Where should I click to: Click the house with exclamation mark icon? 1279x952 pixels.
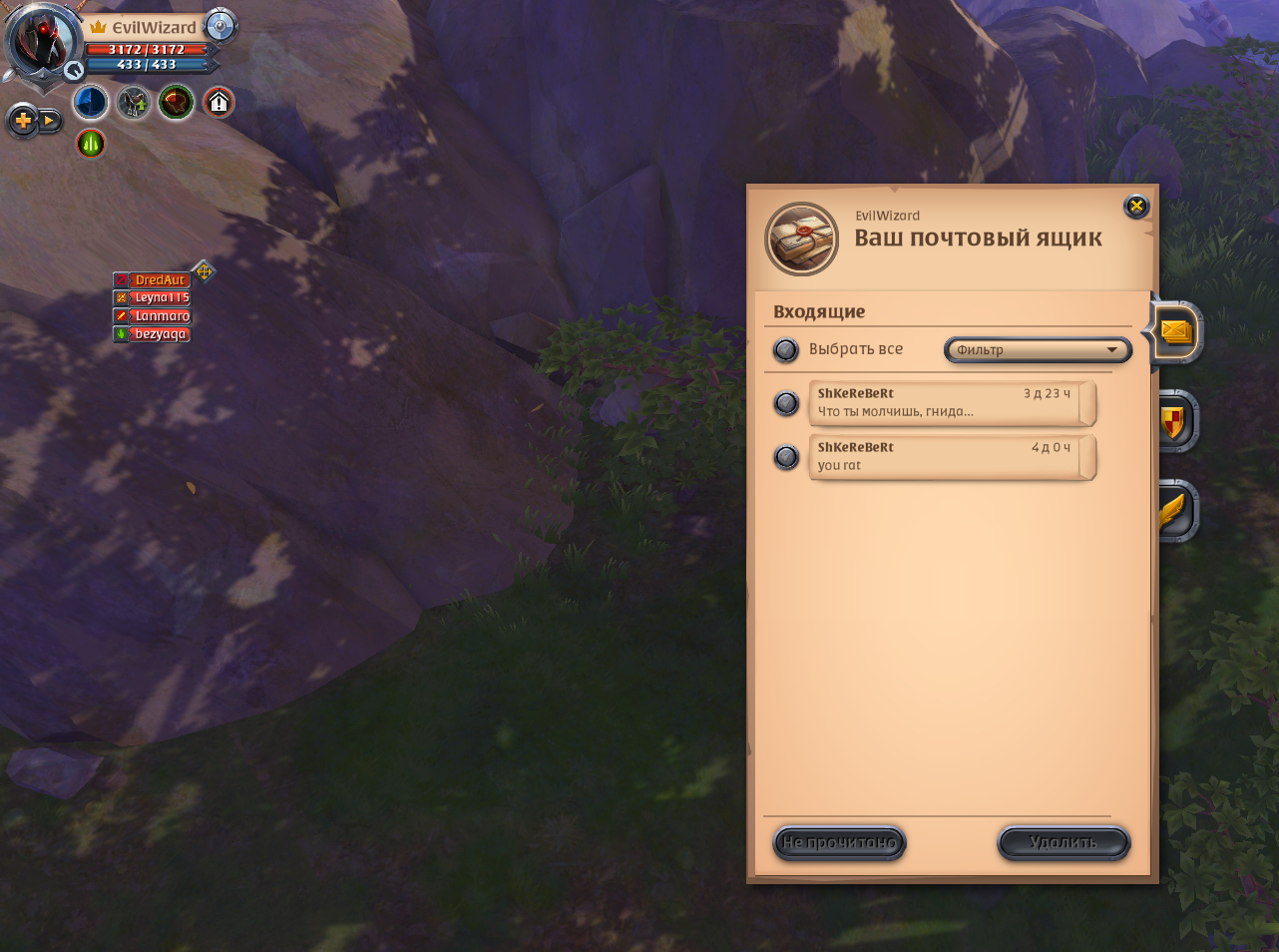pyautogui.click(x=218, y=103)
